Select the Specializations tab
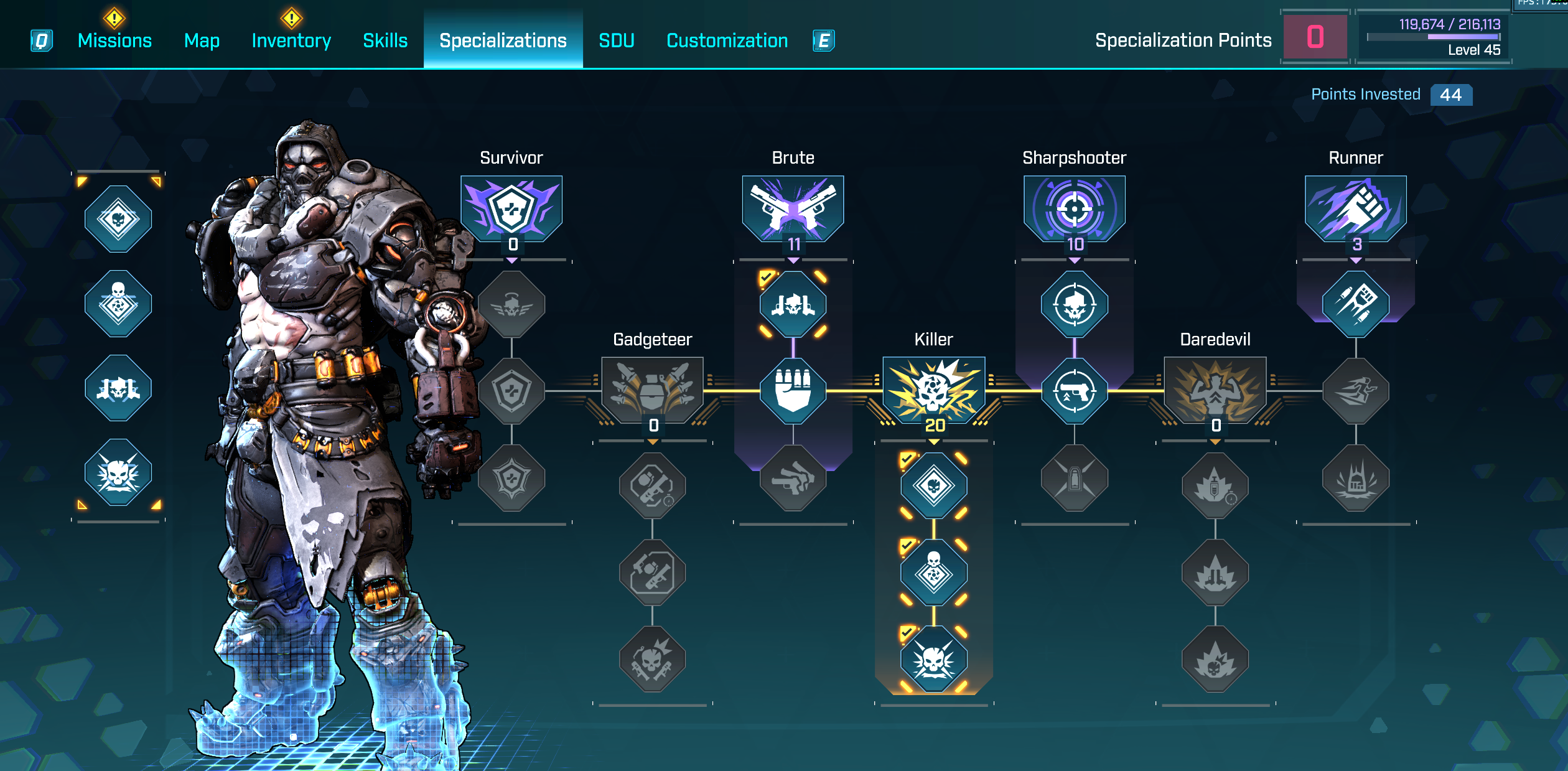 pos(503,40)
